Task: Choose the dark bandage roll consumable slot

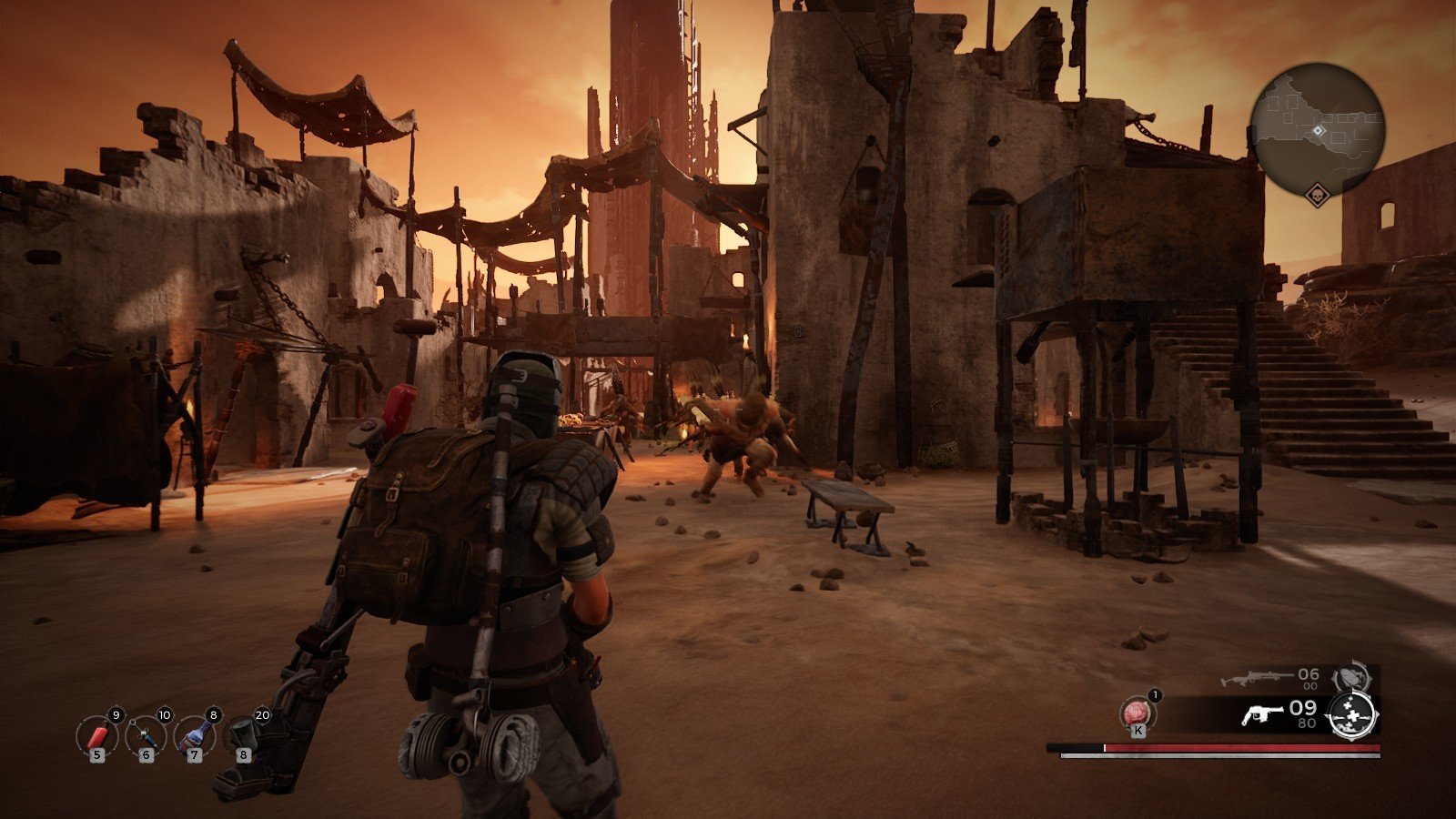Action: [243, 734]
